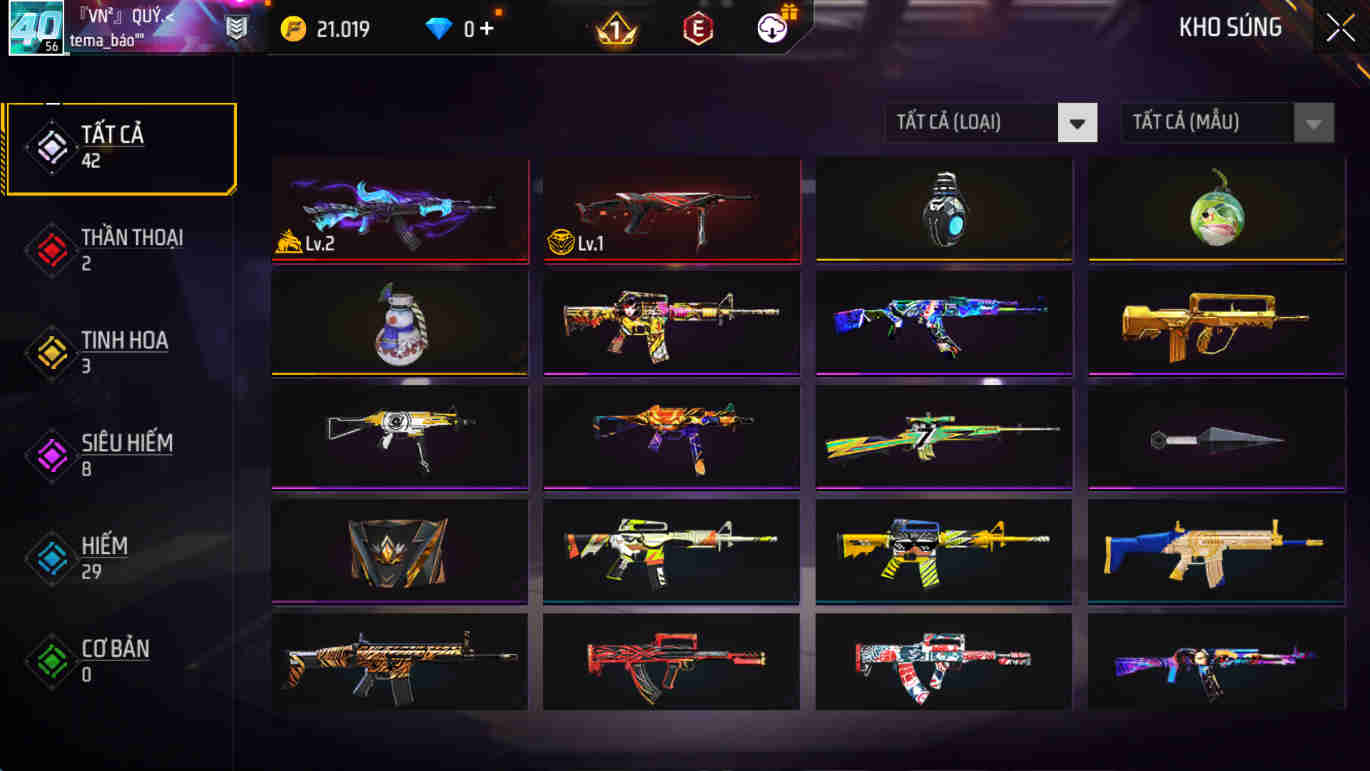Image resolution: width=1370 pixels, height=771 pixels.
Task: Select the Lv.2 dragon rifle skin thumbnail
Action: 399,209
